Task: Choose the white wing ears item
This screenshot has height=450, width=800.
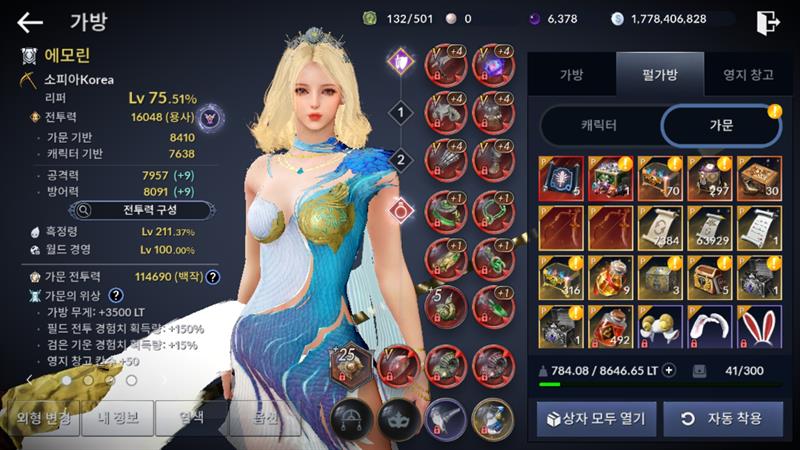Action: point(709,324)
